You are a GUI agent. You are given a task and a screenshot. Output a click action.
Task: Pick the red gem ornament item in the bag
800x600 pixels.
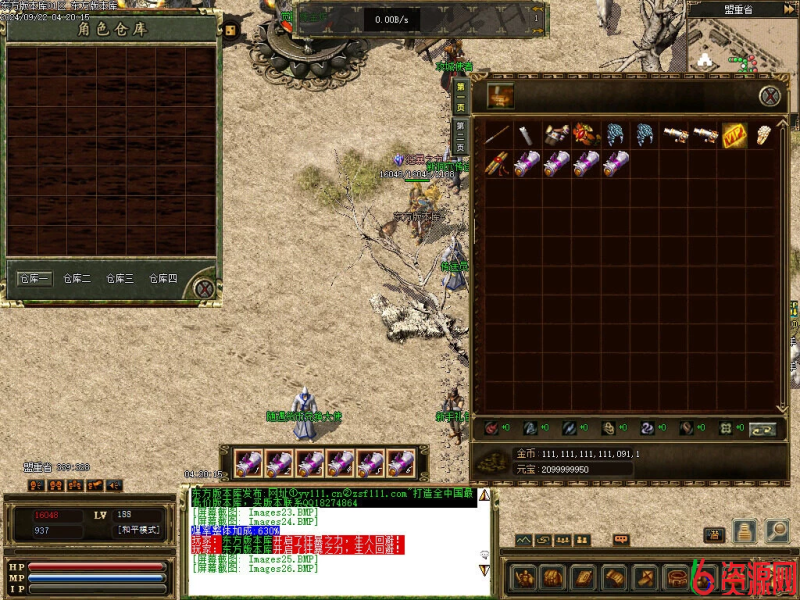click(585, 135)
